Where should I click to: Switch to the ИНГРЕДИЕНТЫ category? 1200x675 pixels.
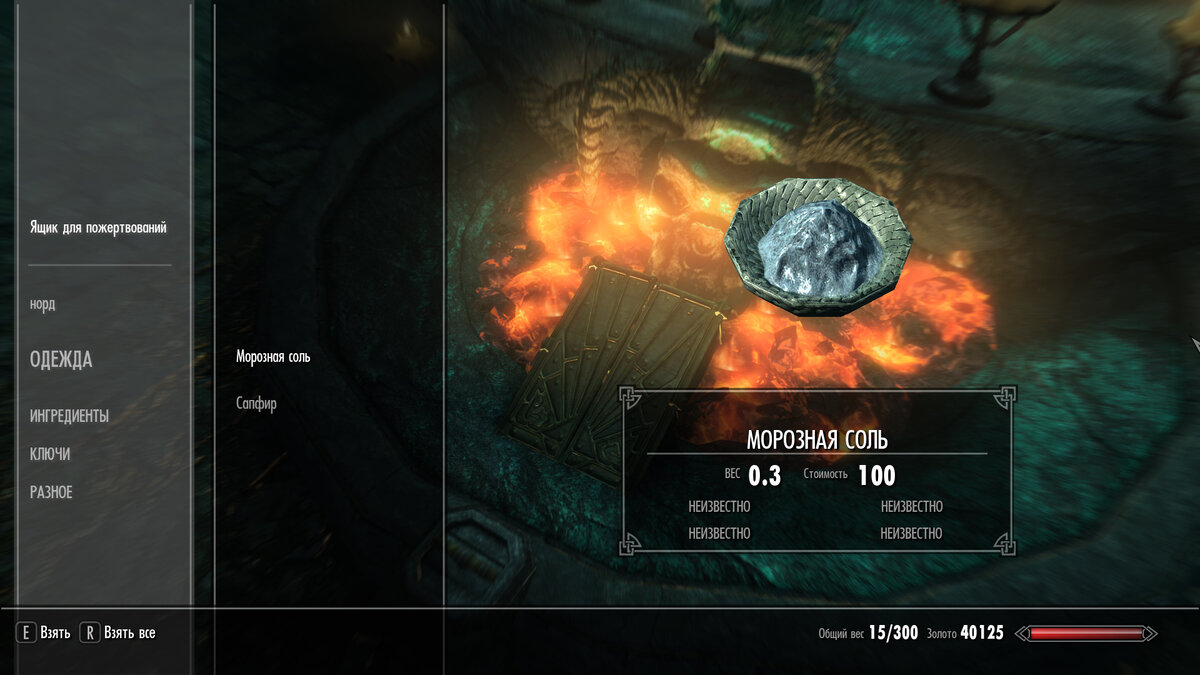coord(69,416)
